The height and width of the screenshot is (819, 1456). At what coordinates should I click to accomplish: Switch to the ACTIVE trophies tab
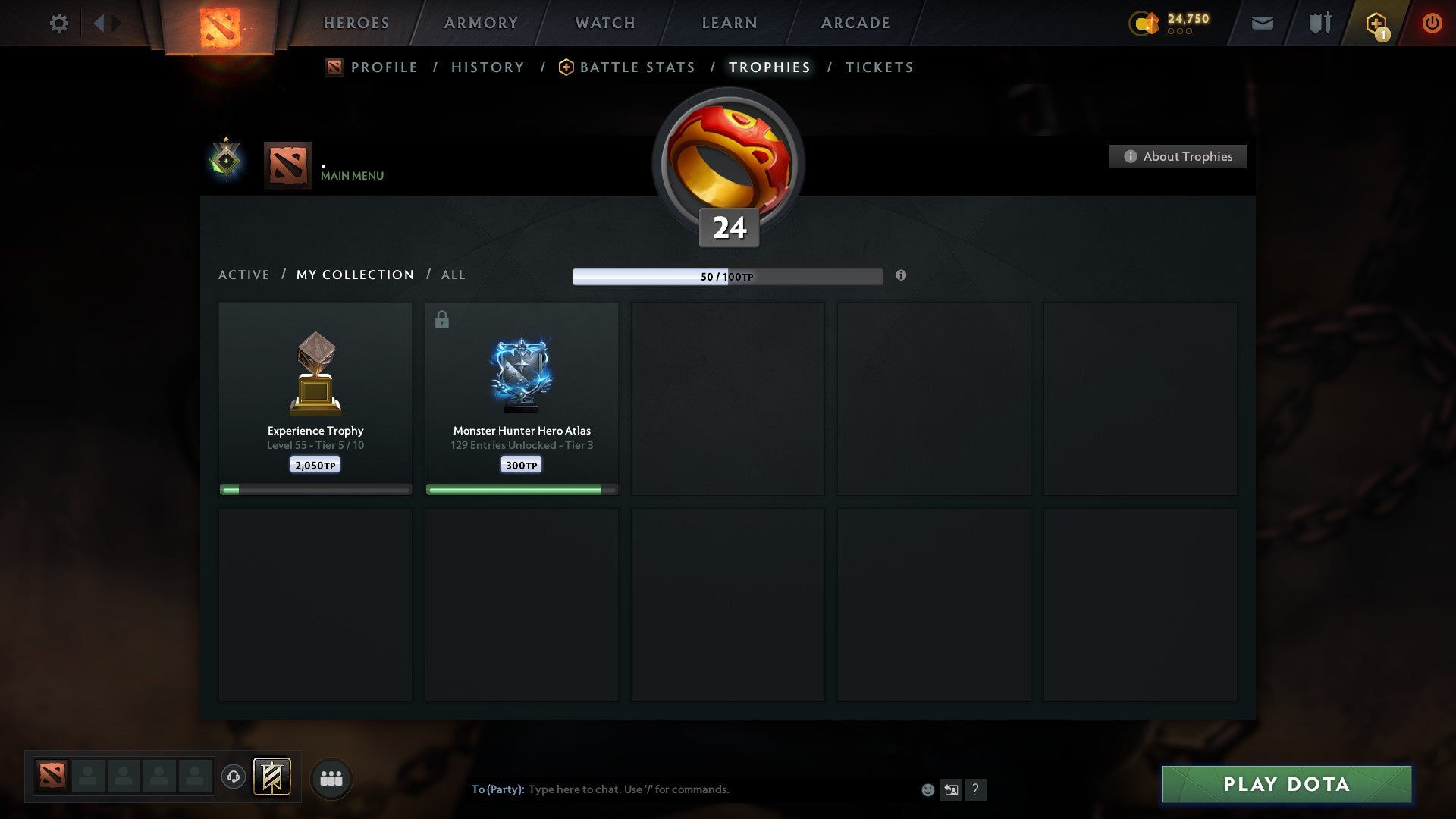[244, 275]
